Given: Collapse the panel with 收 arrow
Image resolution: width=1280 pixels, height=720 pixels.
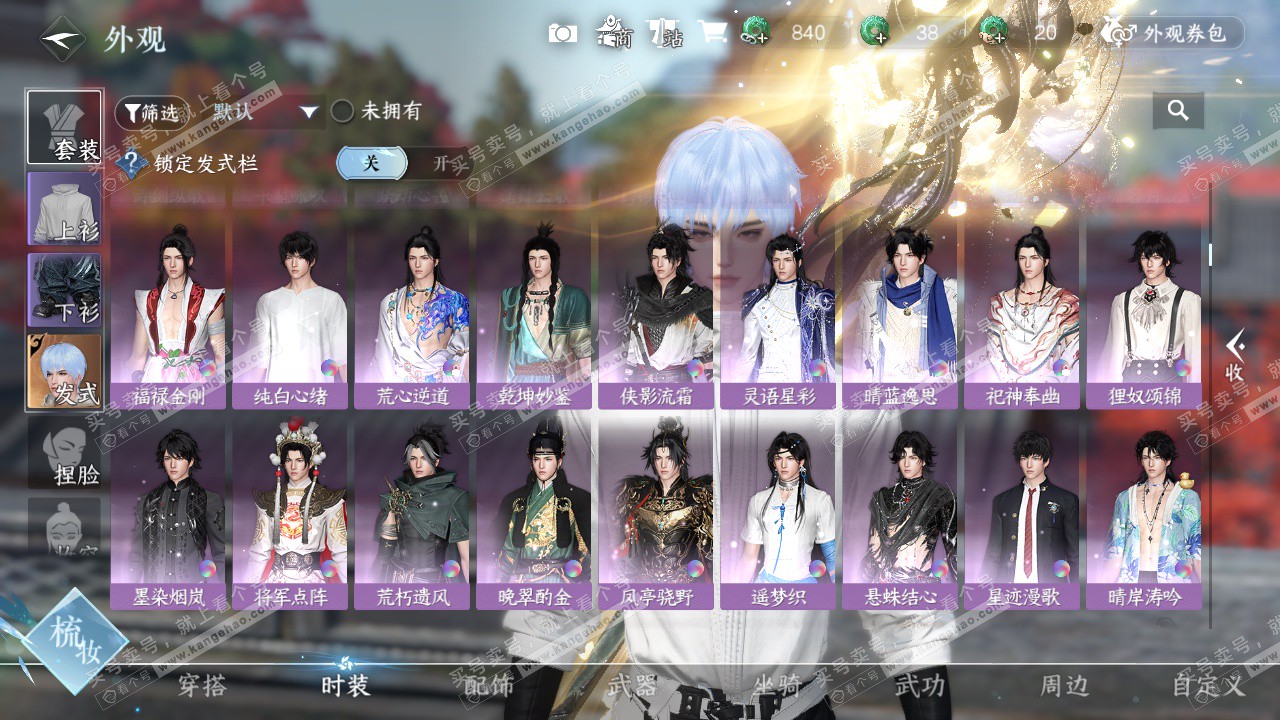Looking at the screenshot, I should pos(1235,355).
